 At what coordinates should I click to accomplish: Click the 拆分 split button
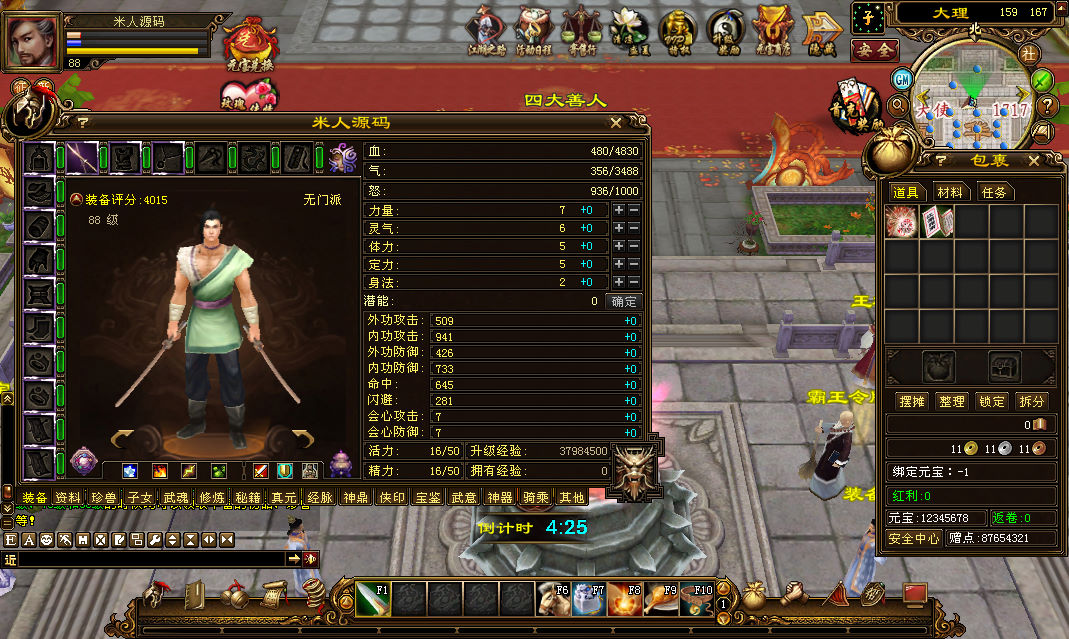coord(1032,401)
